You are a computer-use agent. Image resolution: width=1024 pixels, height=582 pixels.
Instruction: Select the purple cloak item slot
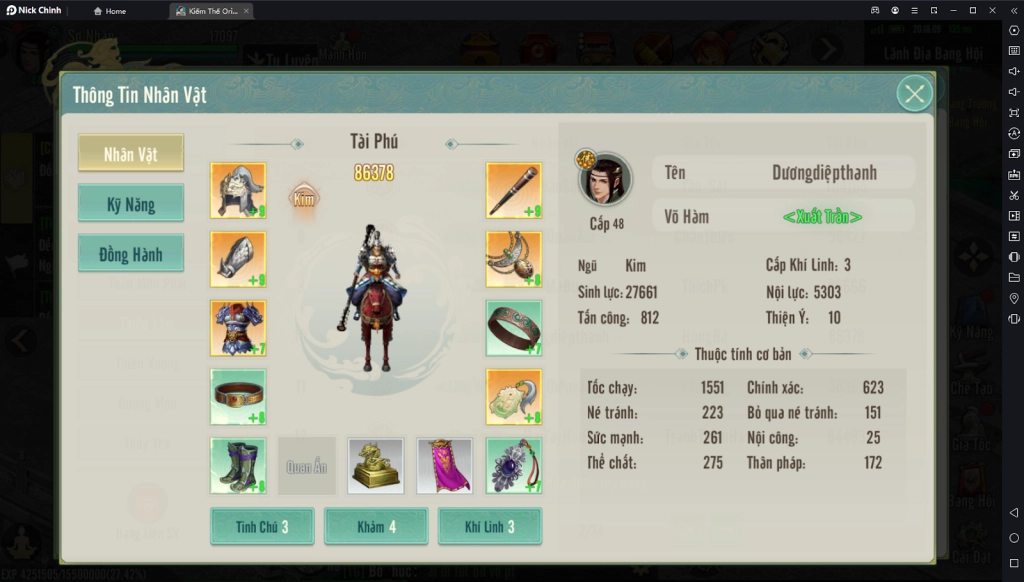(445, 466)
